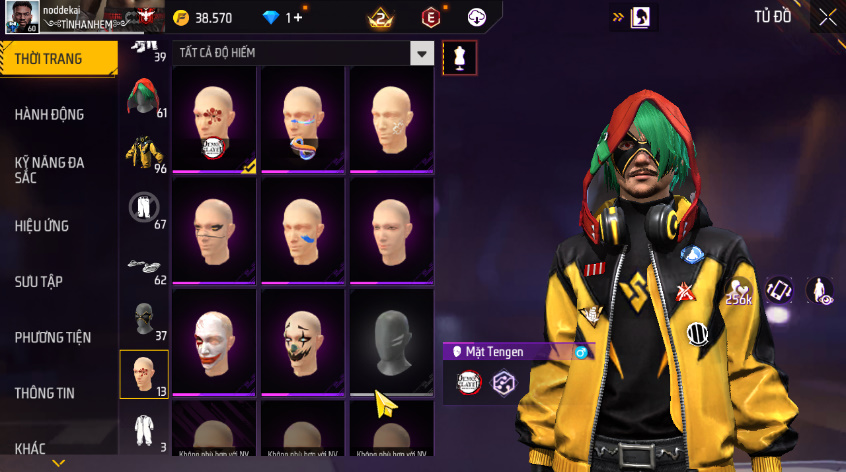This screenshot has height=472, width=846.
Task: Close the wardrobe screen
Action: (x=828, y=16)
